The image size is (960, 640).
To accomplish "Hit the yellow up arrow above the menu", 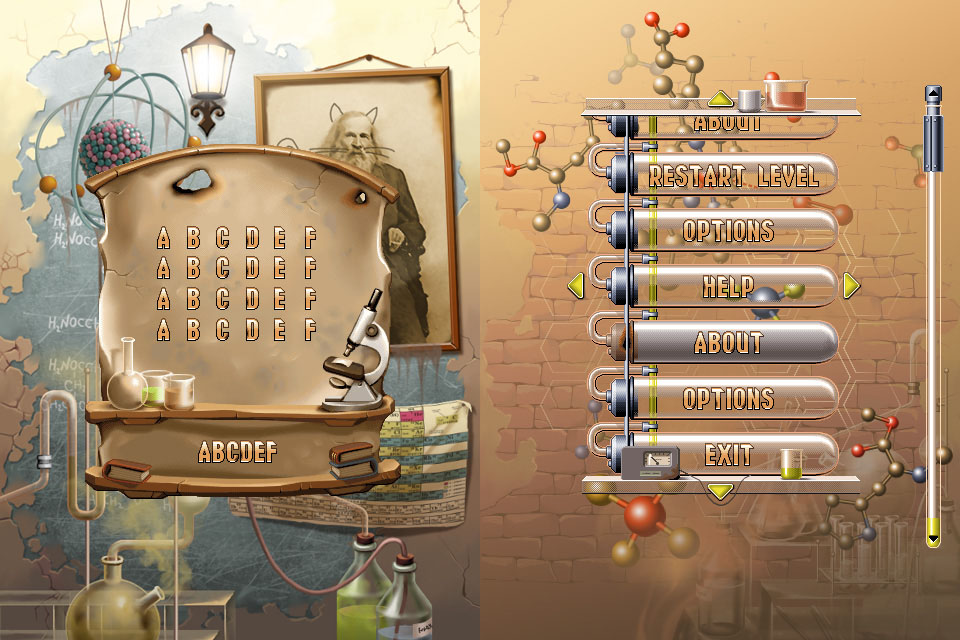I will point(720,99).
